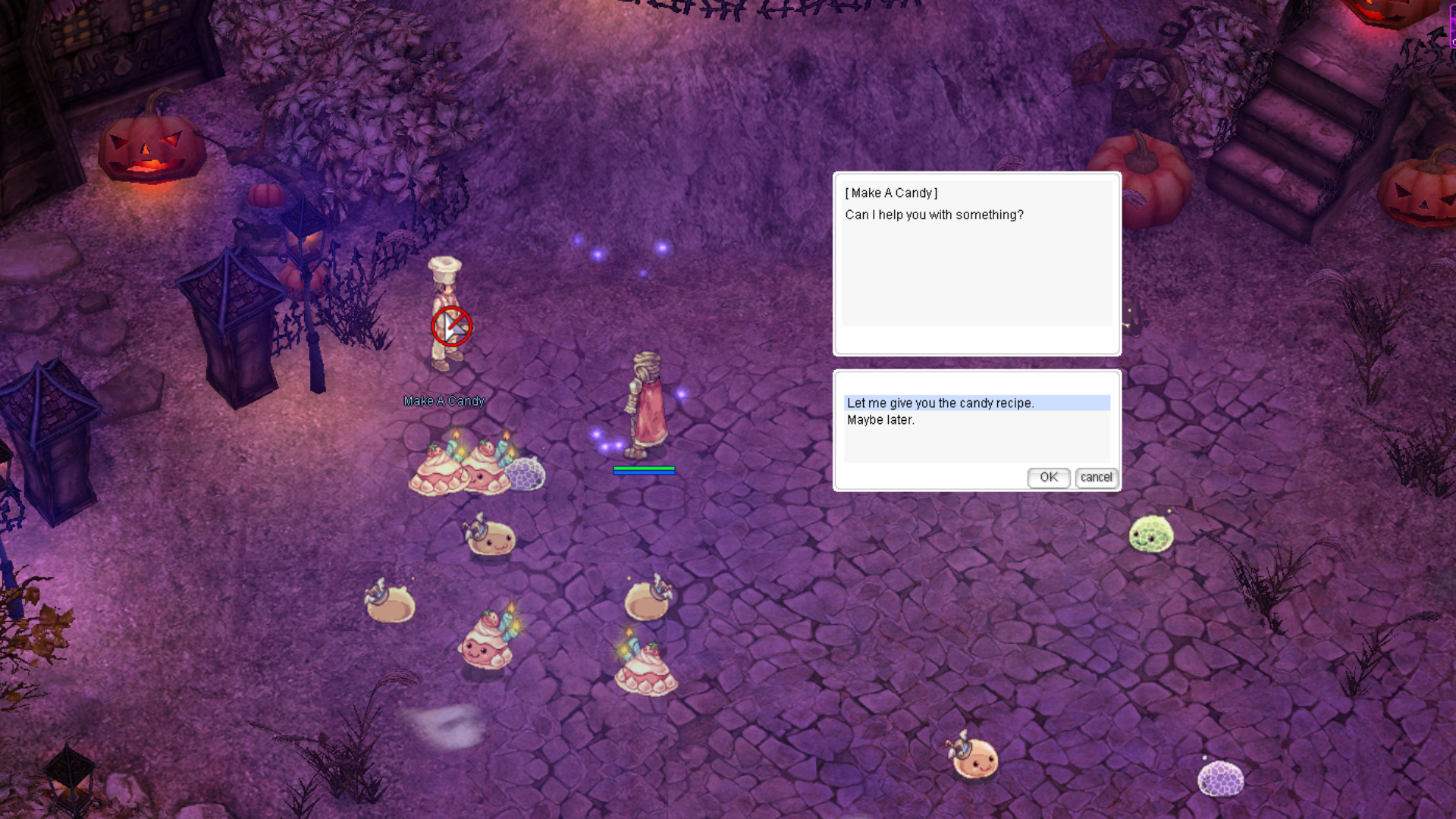The height and width of the screenshot is (819, 1456).
Task: Select the "Maybe later." reply
Action: point(880,420)
